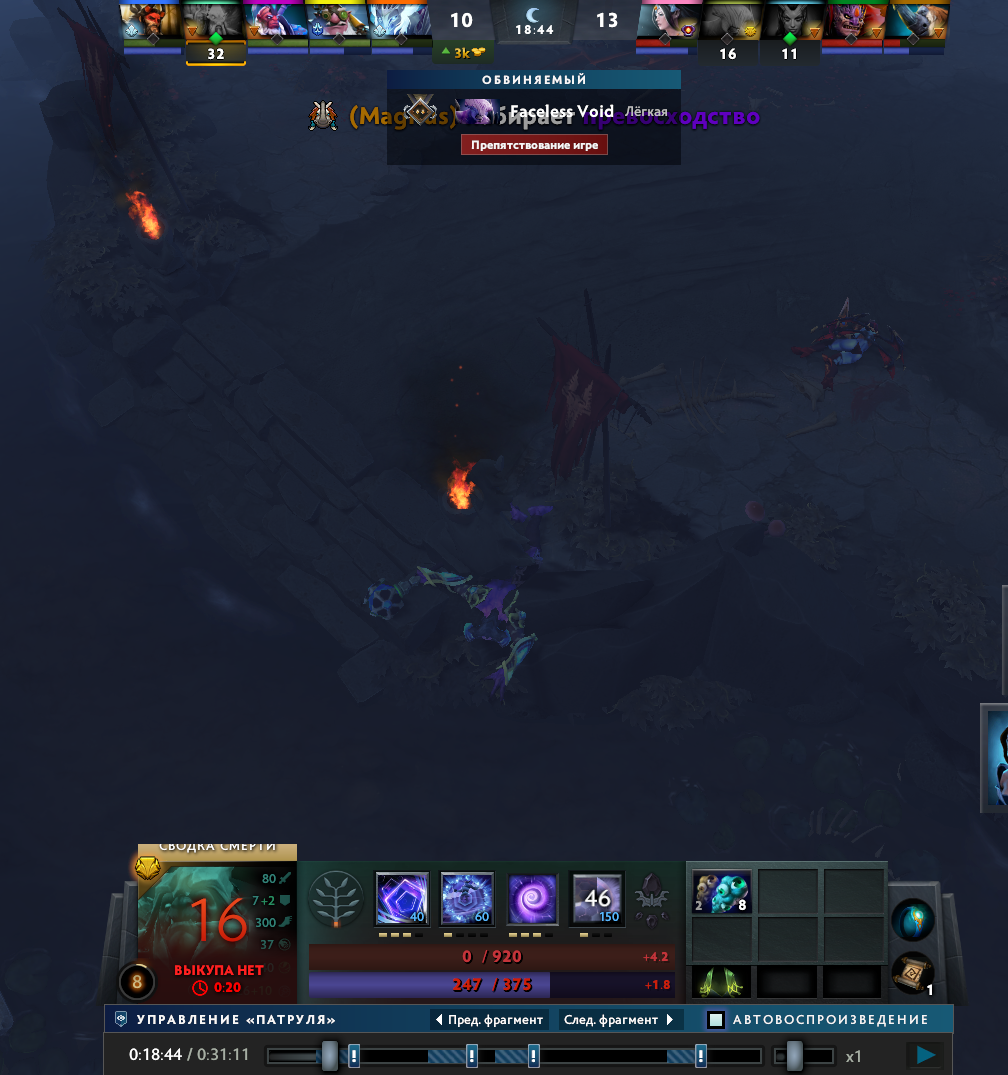Go to the previous fragment (Пред. фрагмент)

pyautogui.click(x=490, y=1020)
